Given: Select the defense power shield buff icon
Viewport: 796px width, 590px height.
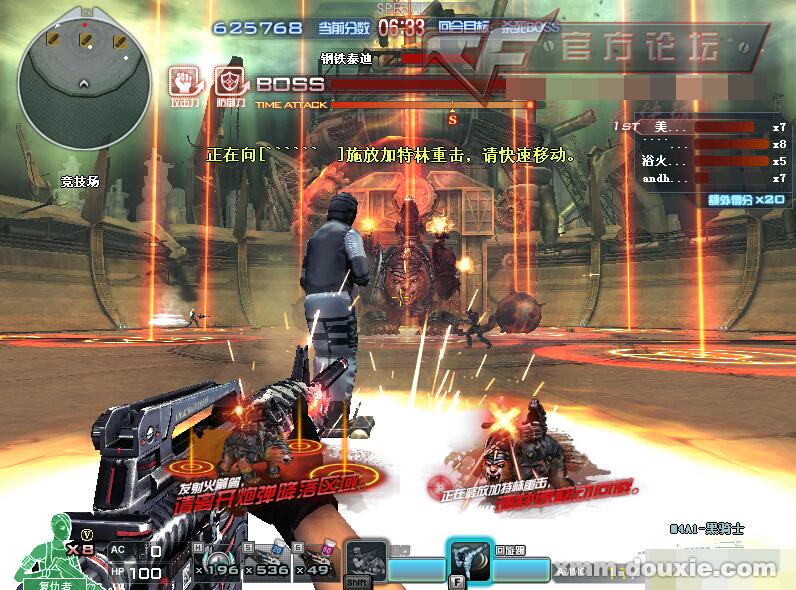Looking at the screenshot, I should point(230,83).
